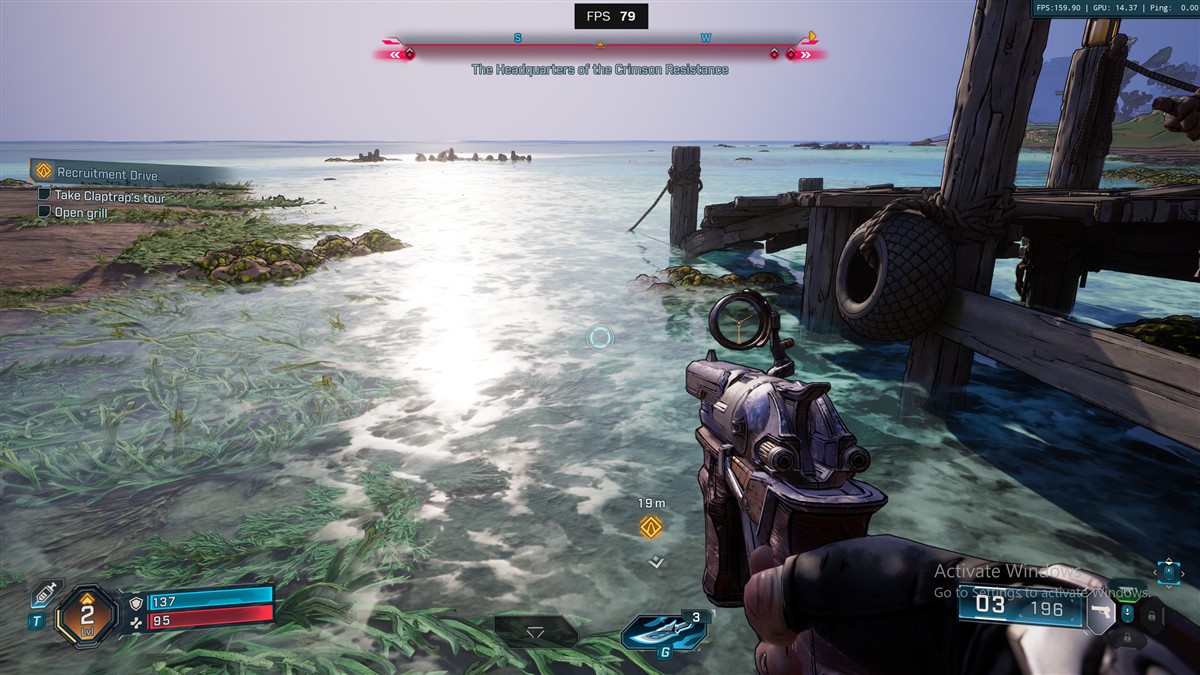Click the orange quest waypoint diamond marker
This screenshot has height=675, width=1200.
(x=652, y=527)
